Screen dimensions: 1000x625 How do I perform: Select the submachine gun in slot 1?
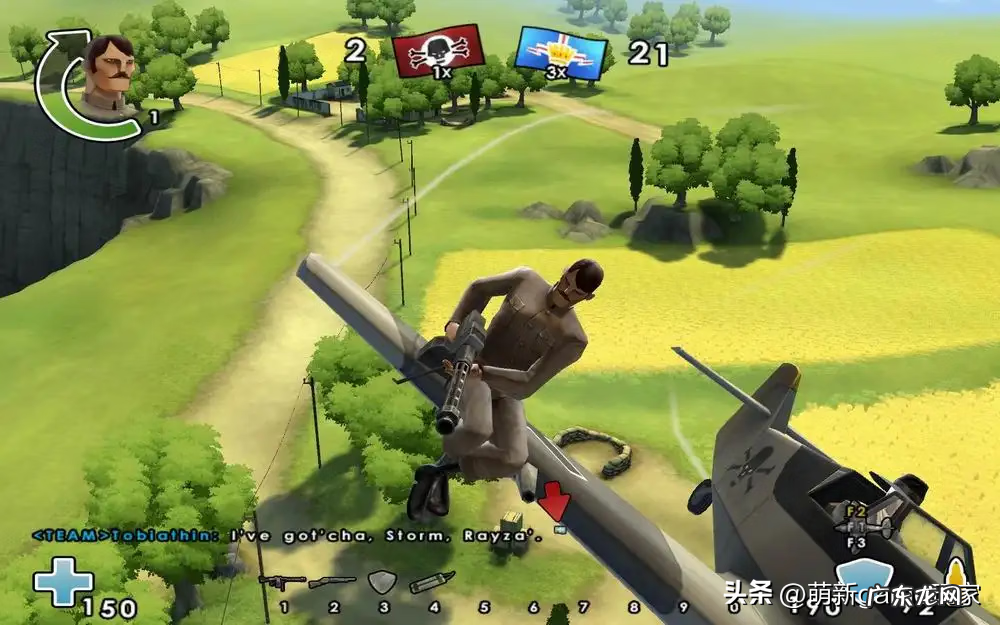point(282,581)
